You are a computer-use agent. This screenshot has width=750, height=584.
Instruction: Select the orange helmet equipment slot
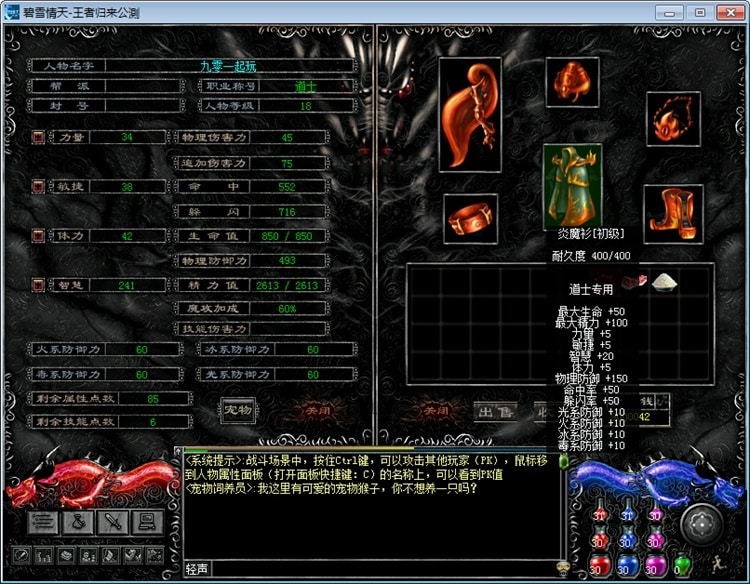(573, 83)
